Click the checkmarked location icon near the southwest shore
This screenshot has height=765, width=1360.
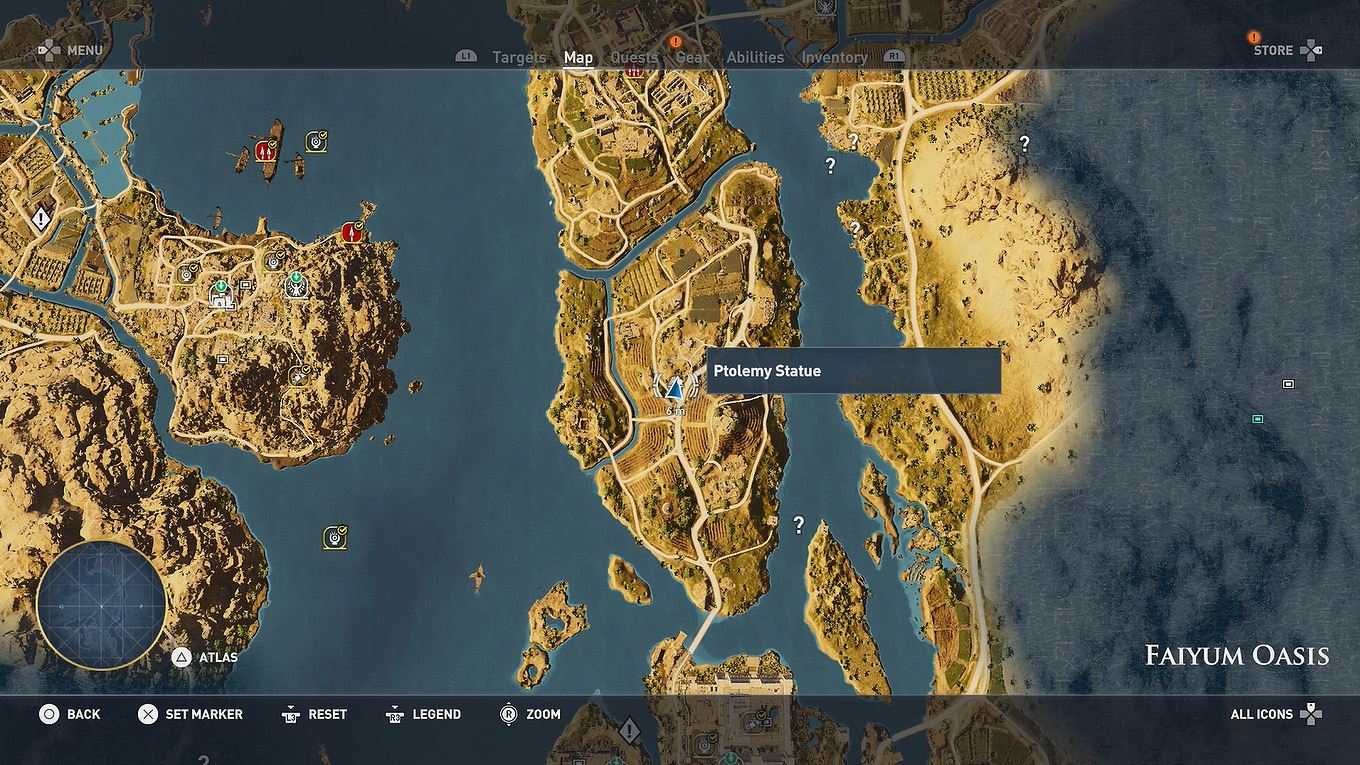pyautogui.click(x=332, y=537)
